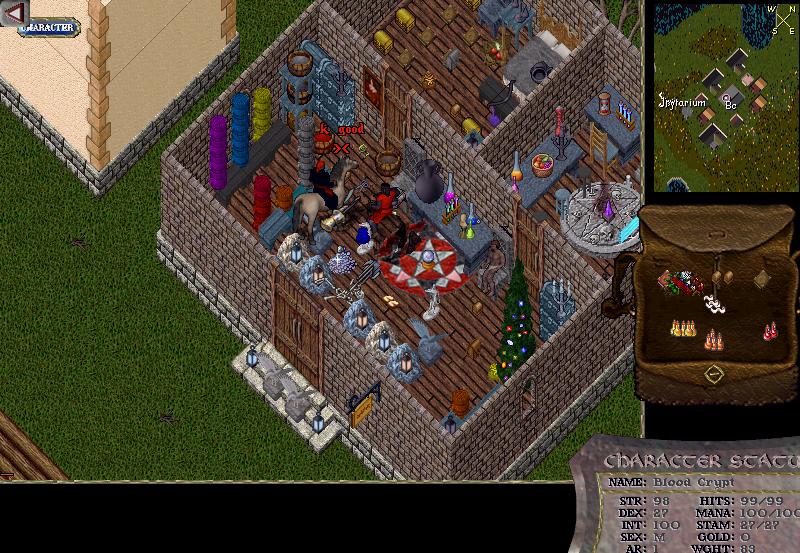This screenshot has width=800, height=553.
Task: Click the backpack's gold diamond clasp
Action: pos(713,374)
